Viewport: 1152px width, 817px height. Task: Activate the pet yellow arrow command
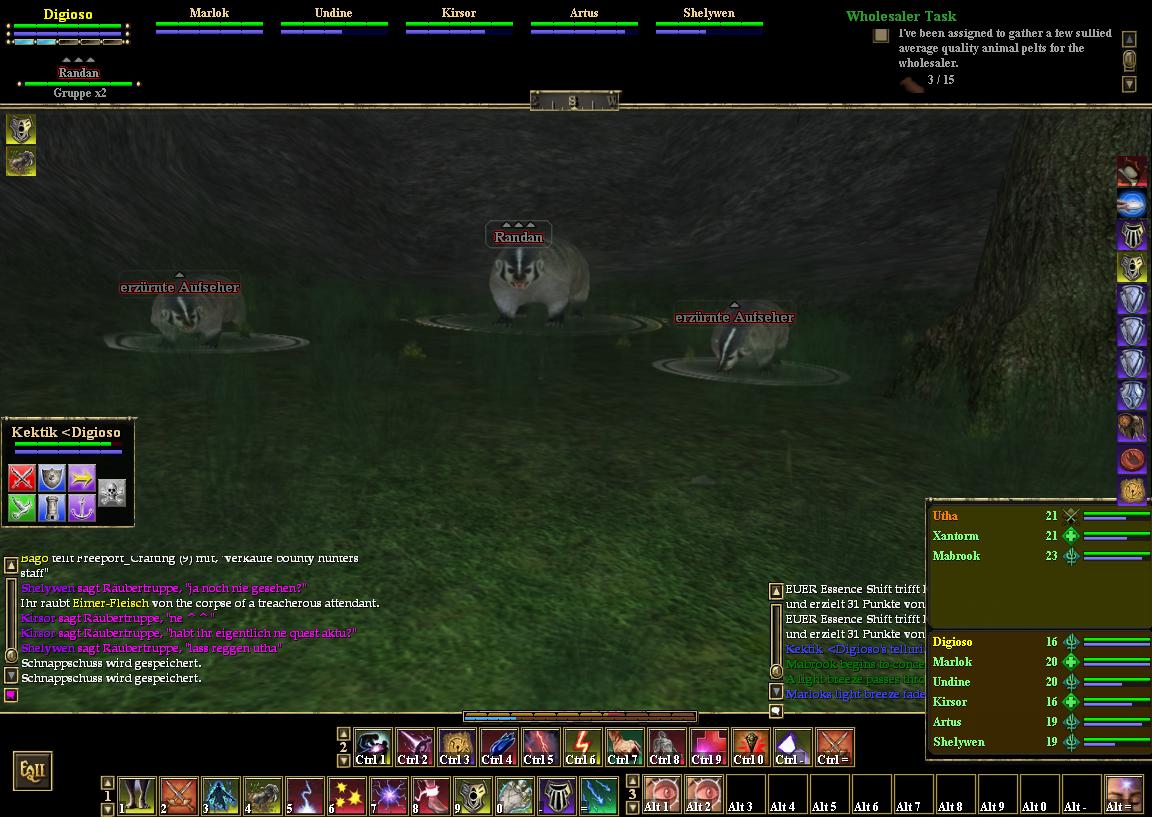coord(82,478)
